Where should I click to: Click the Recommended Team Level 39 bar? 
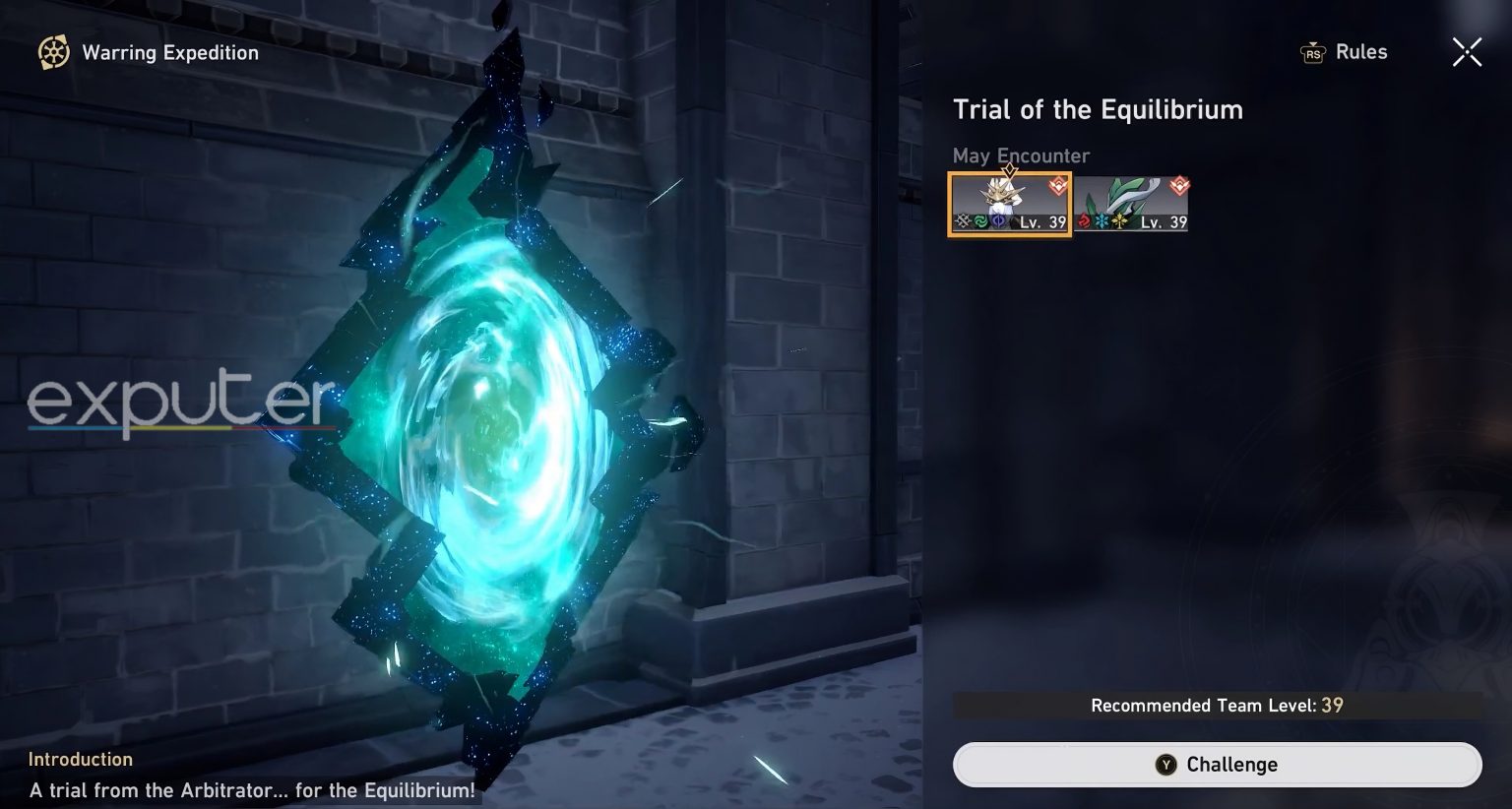click(x=1217, y=705)
